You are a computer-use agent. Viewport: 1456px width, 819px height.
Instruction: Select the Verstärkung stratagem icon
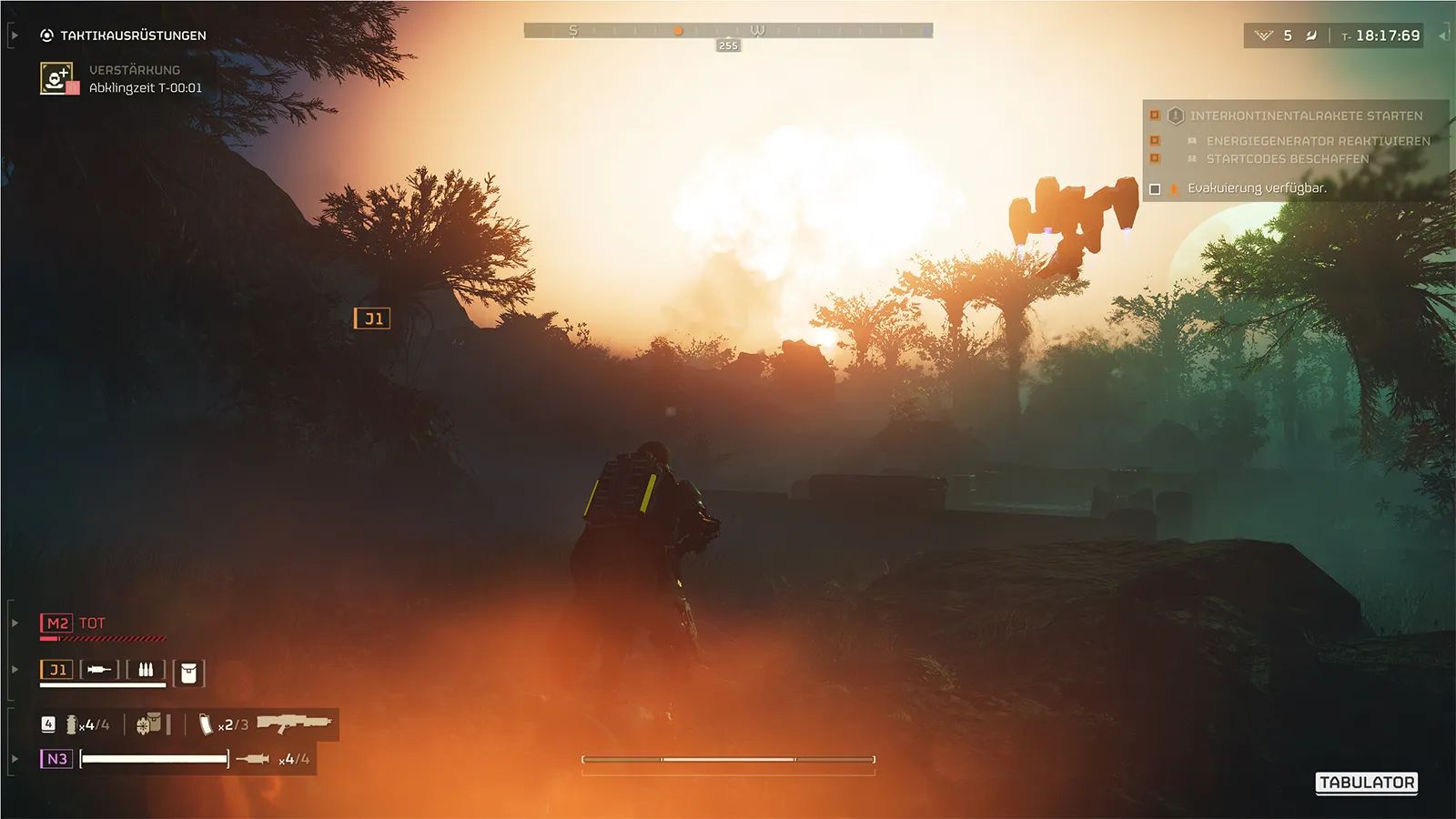point(55,77)
